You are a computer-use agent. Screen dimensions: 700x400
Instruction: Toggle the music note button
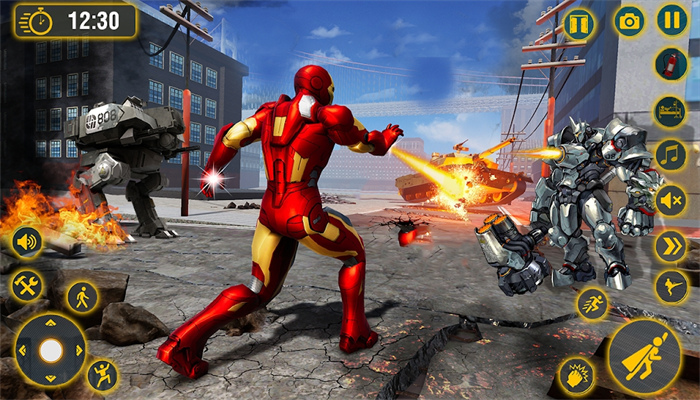click(670, 155)
